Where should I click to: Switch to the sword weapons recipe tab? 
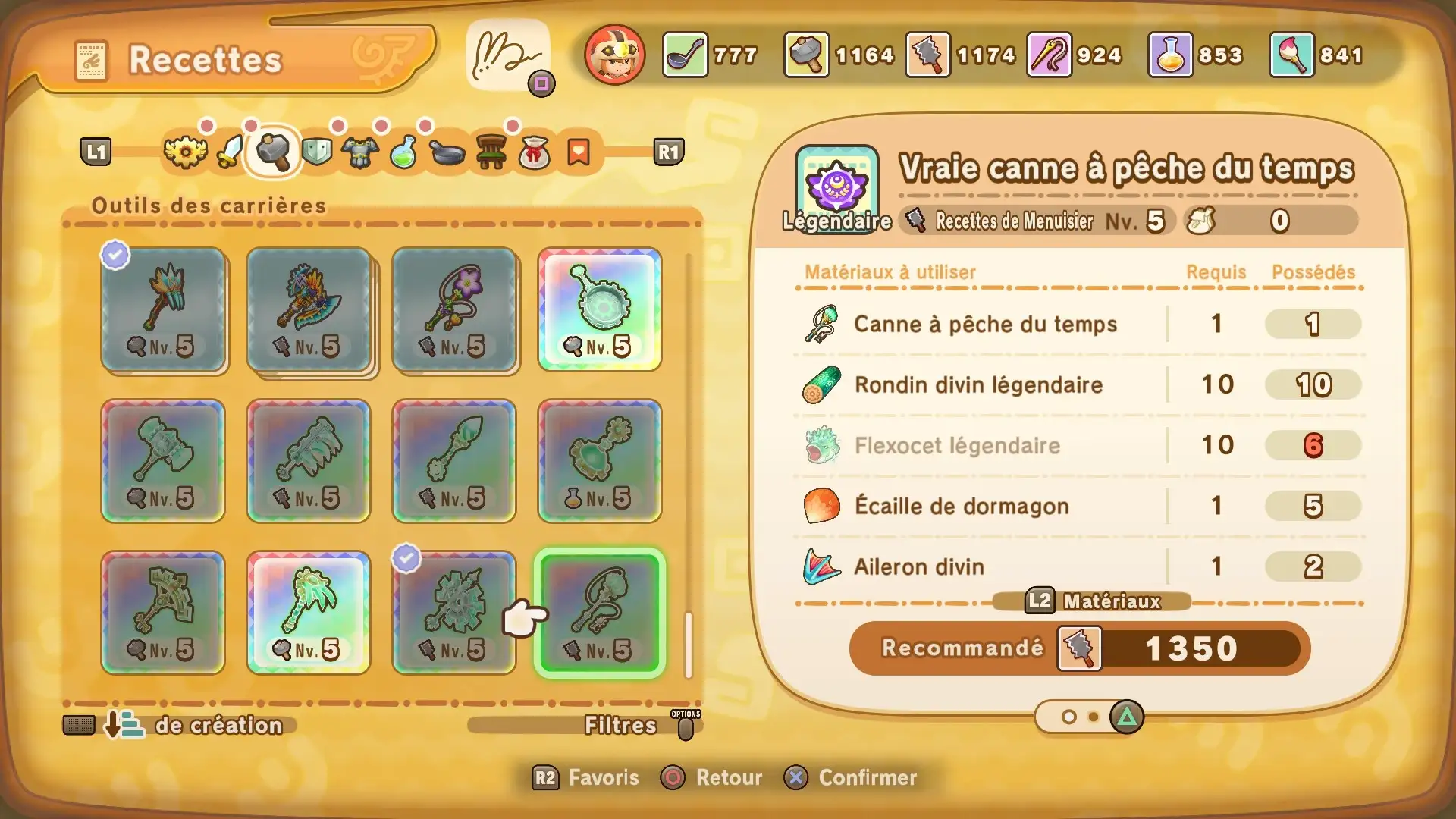click(229, 152)
